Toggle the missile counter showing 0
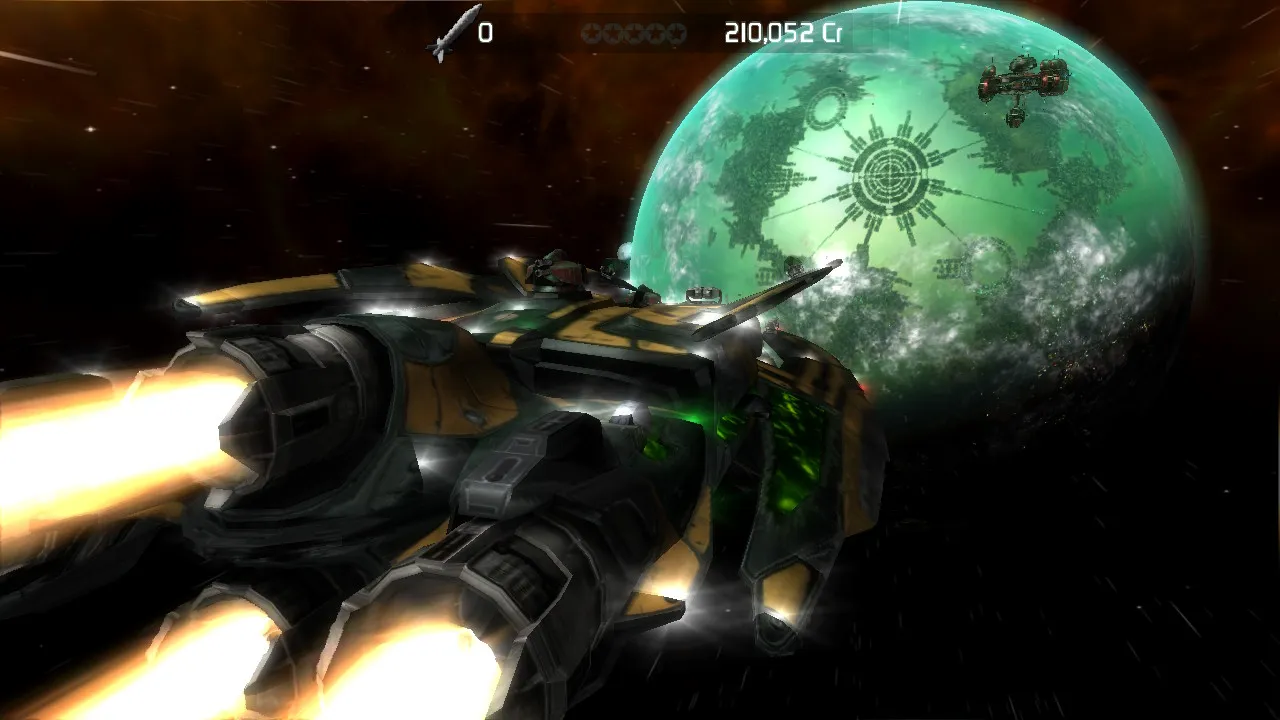1280x720 pixels. pyautogui.click(x=487, y=30)
